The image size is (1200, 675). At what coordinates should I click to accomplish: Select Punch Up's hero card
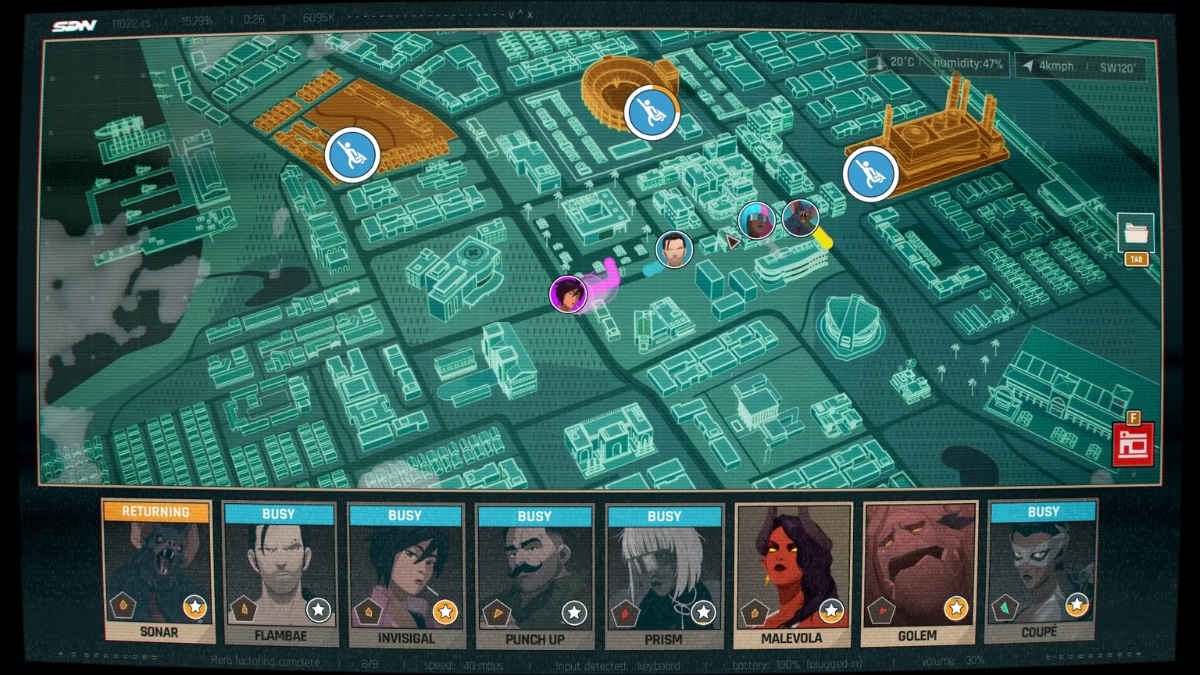click(x=535, y=573)
